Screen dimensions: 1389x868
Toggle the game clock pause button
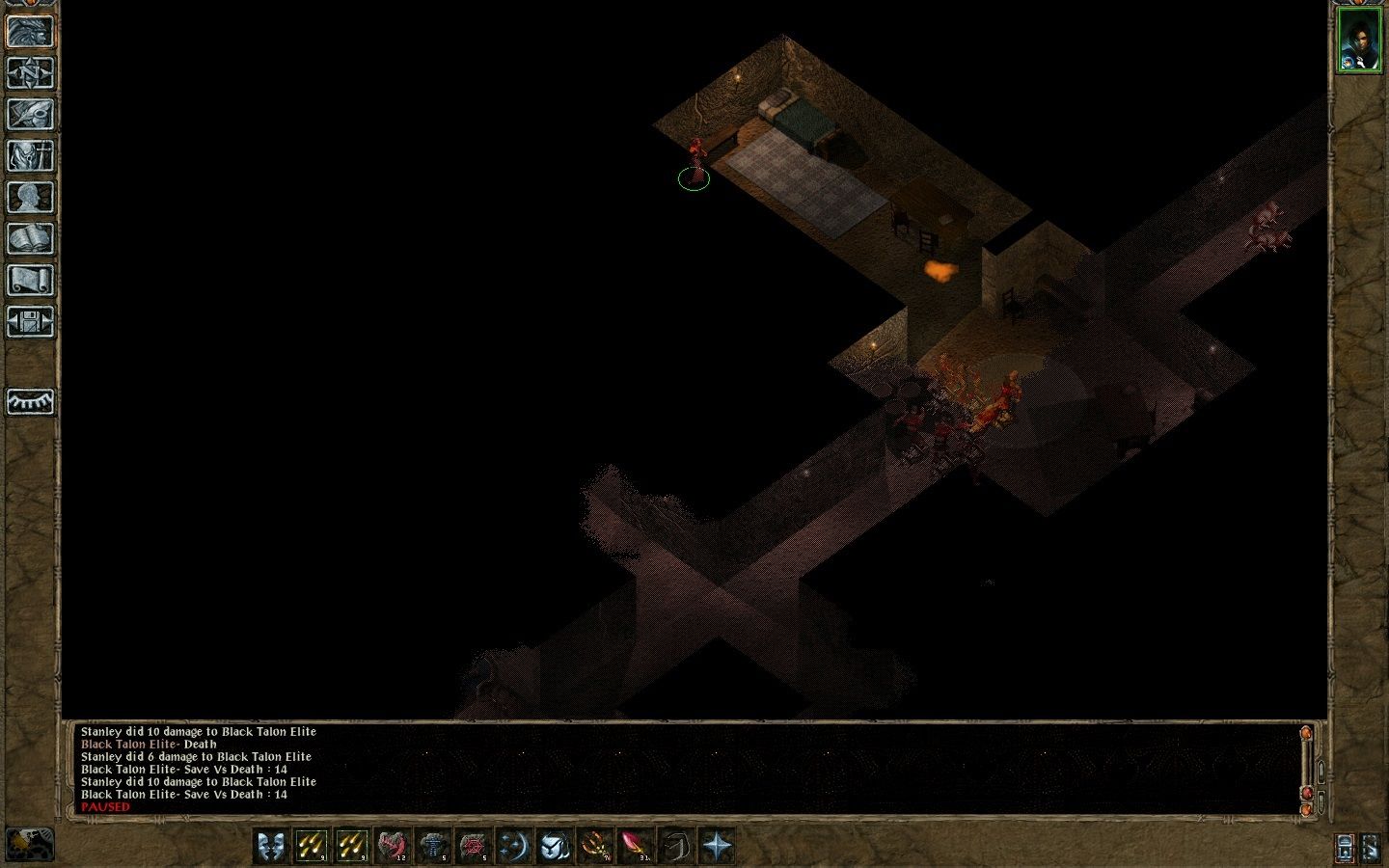[30, 845]
